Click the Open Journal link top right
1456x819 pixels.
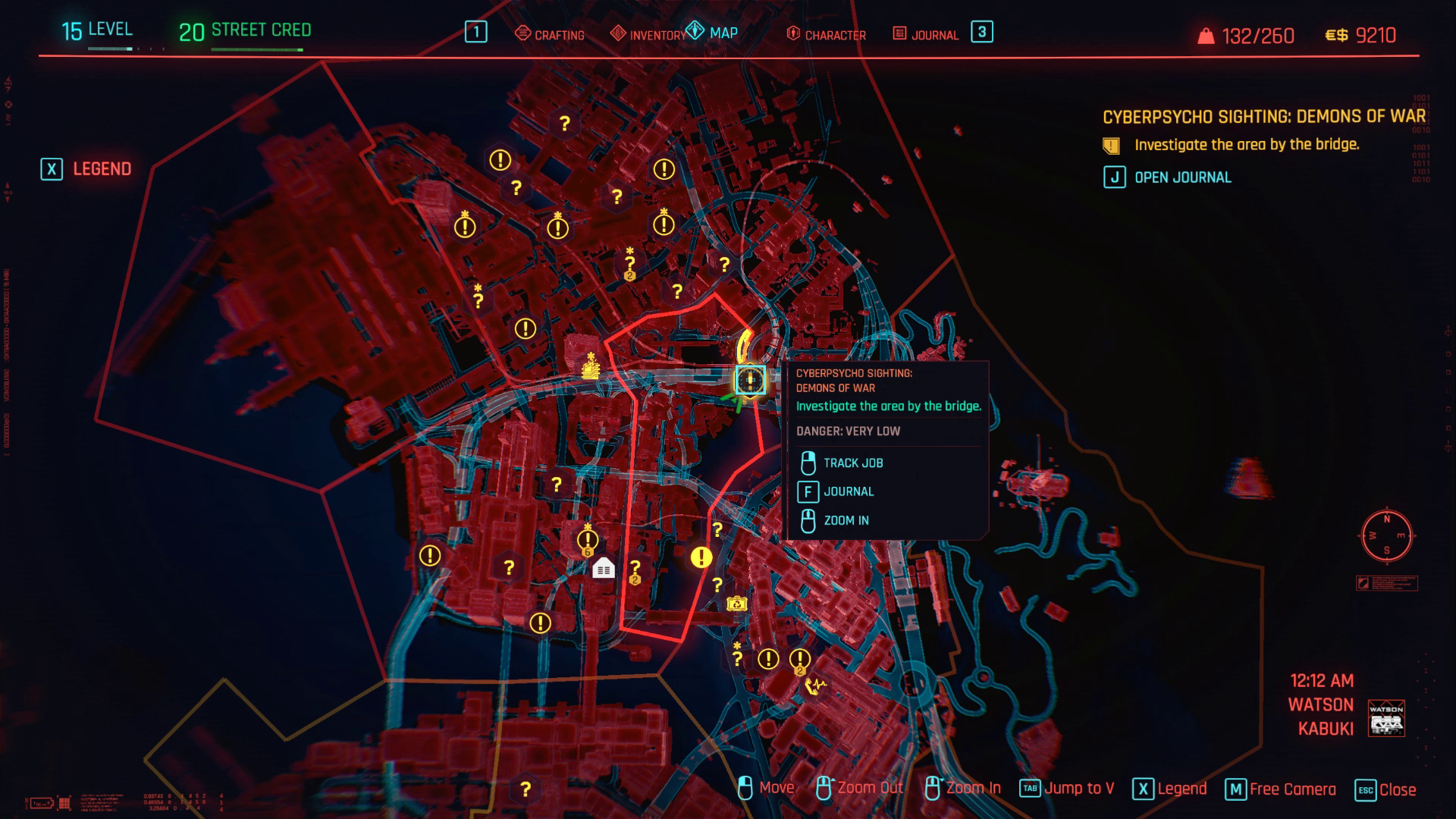1183,177
